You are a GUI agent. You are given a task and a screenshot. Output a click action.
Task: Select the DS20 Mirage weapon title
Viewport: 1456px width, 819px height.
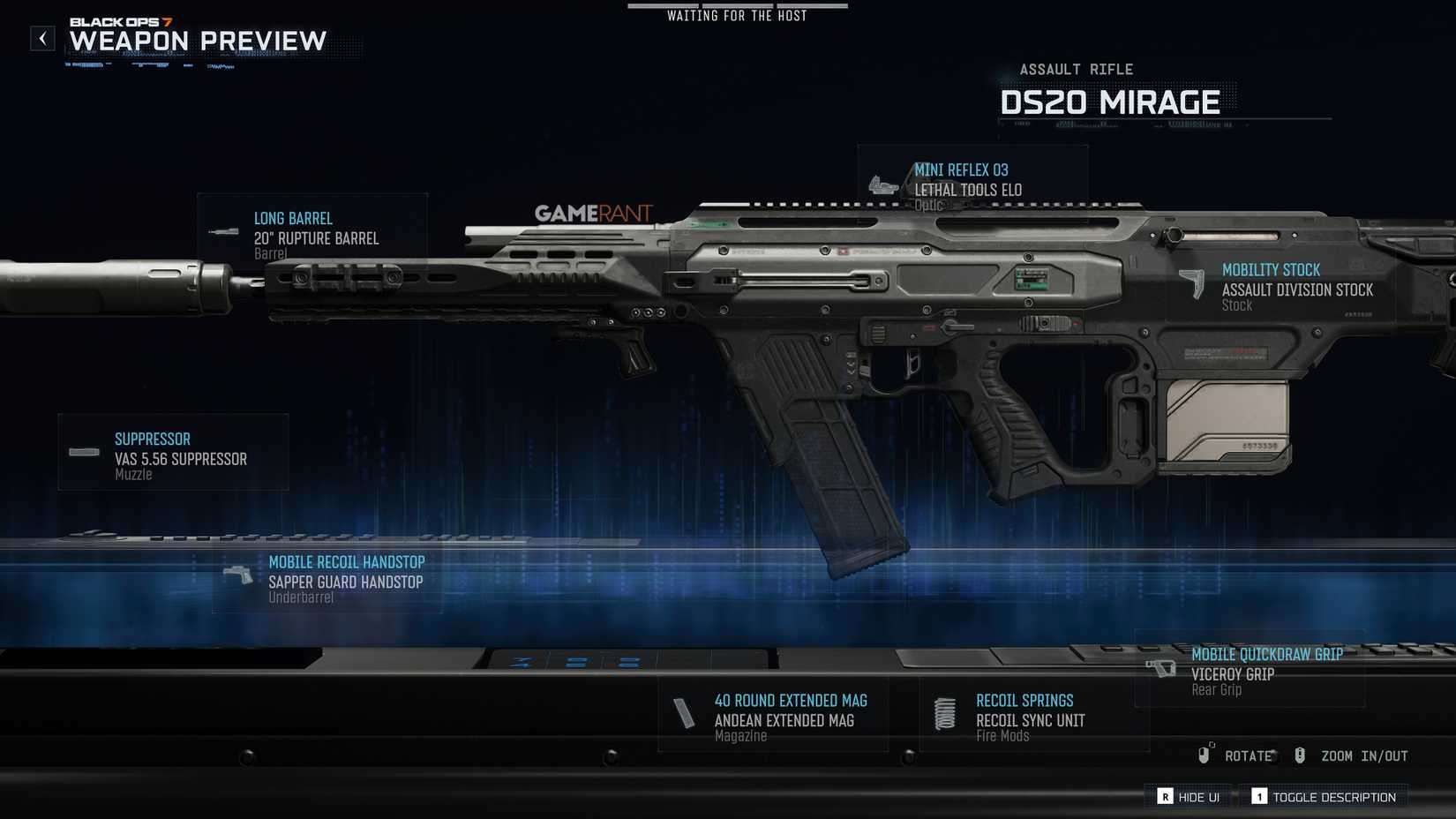point(1110,101)
